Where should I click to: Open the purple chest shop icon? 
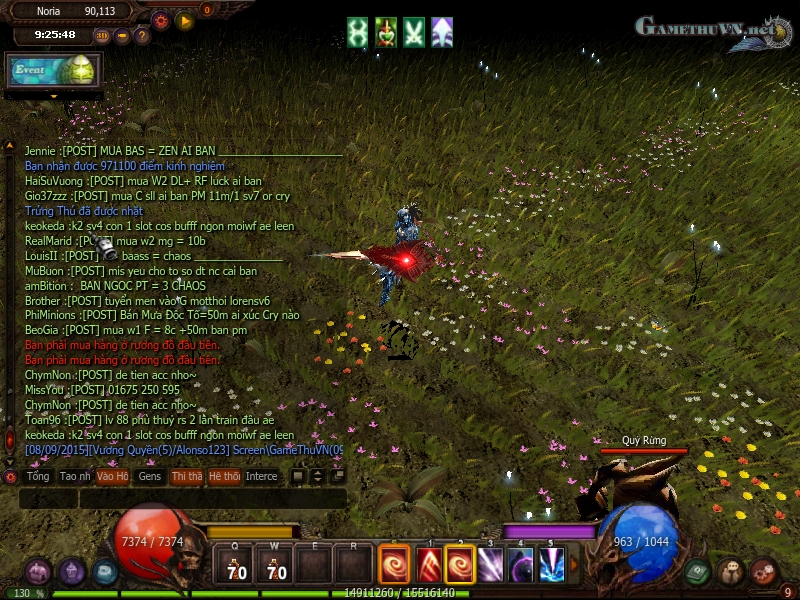pos(38,572)
